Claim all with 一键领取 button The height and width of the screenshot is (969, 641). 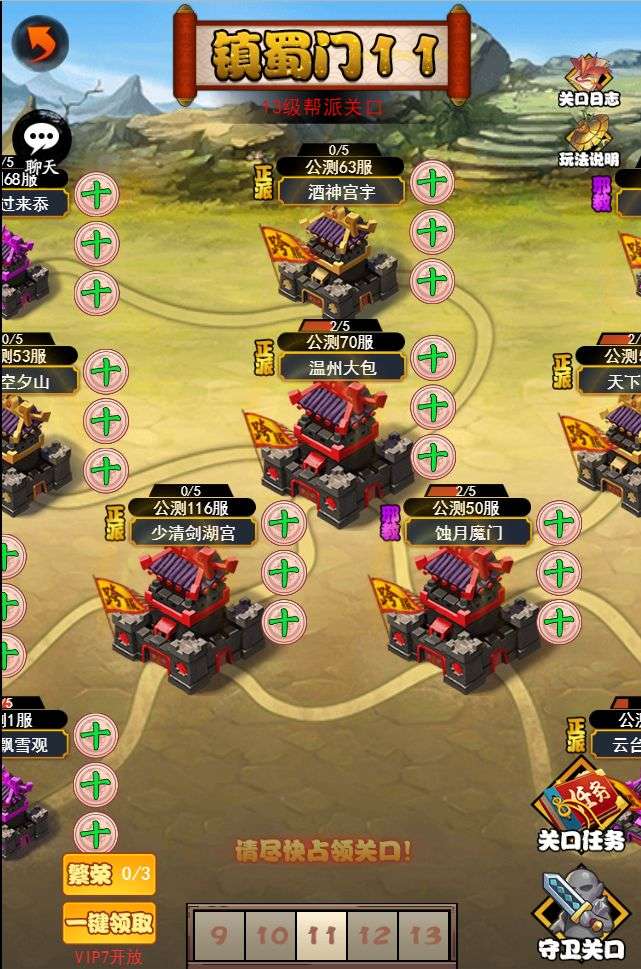coord(109,923)
